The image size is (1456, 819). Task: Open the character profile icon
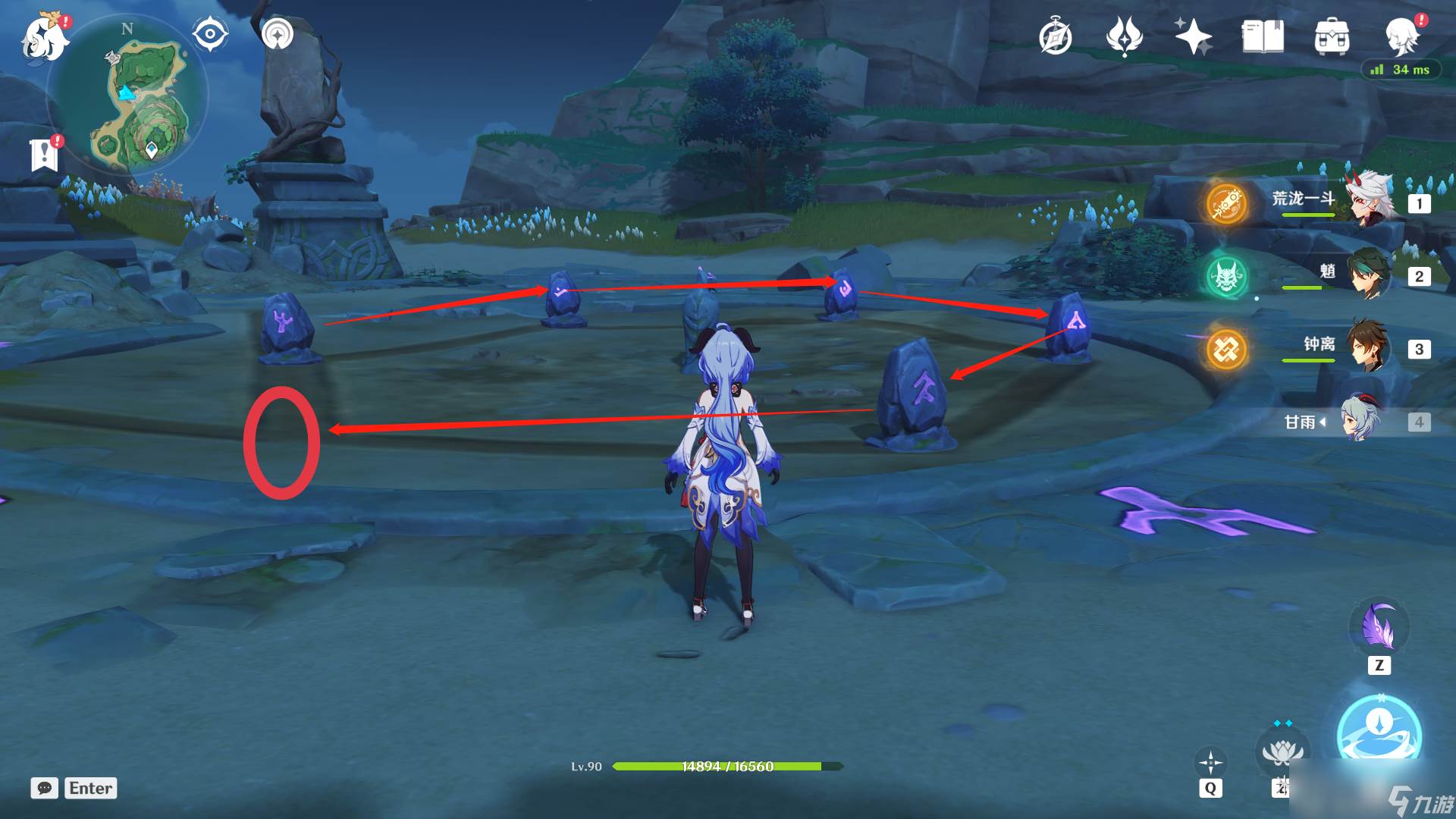point(1401,36)
